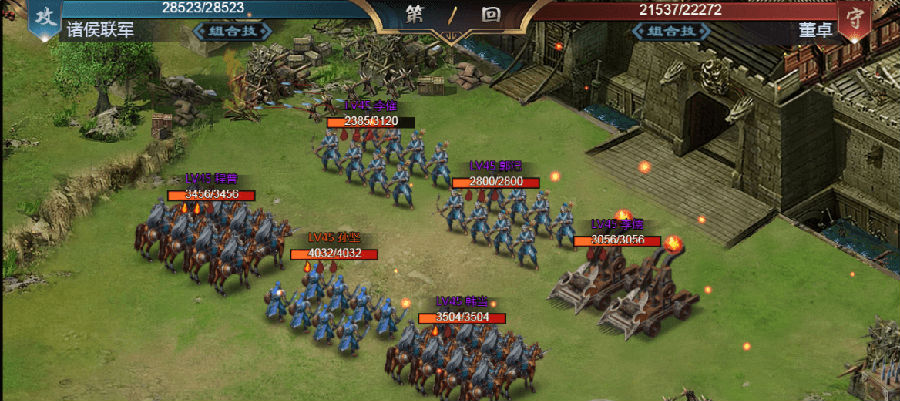Click the red 守 defender emblem
The image size is (900, 401).
[x=855, y=18]
